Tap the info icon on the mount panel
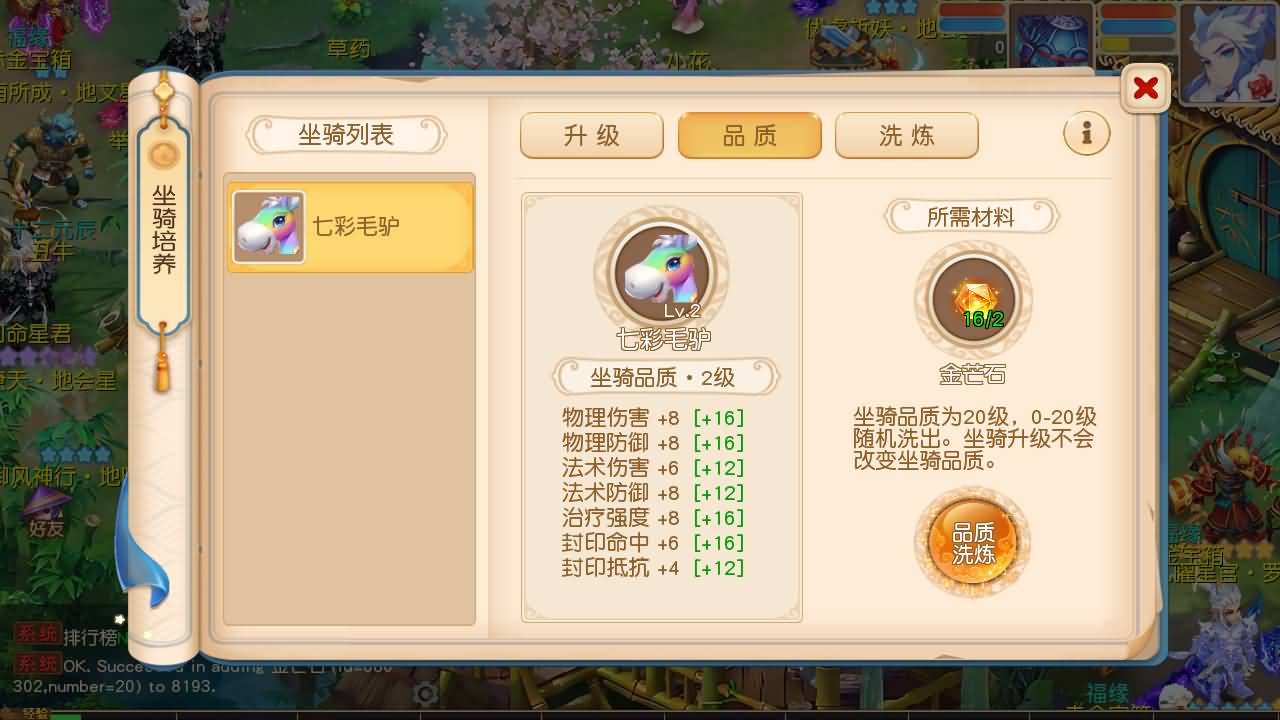 point(1087,133)
